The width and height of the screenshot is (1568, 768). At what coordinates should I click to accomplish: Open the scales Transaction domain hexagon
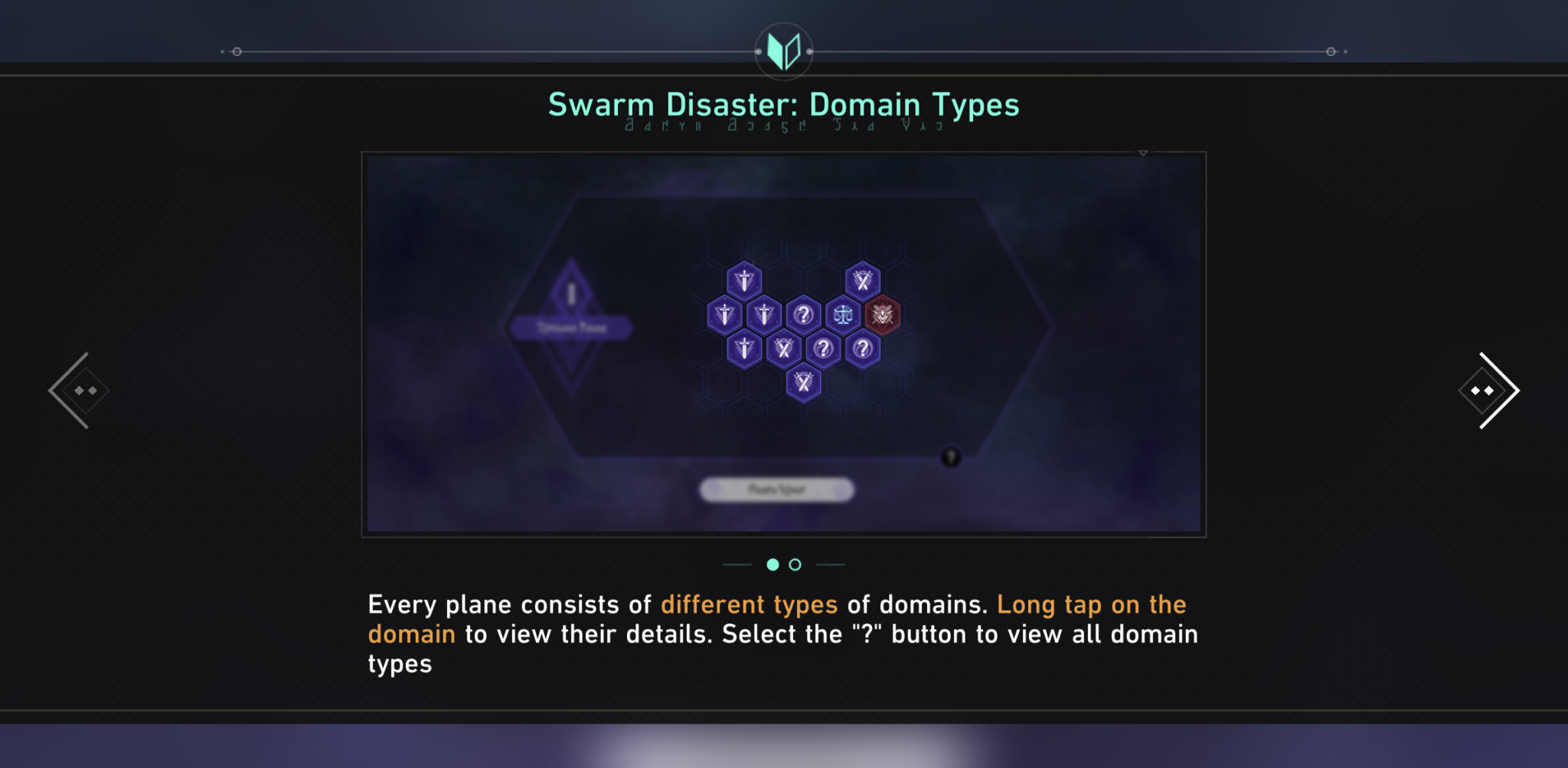842,316
